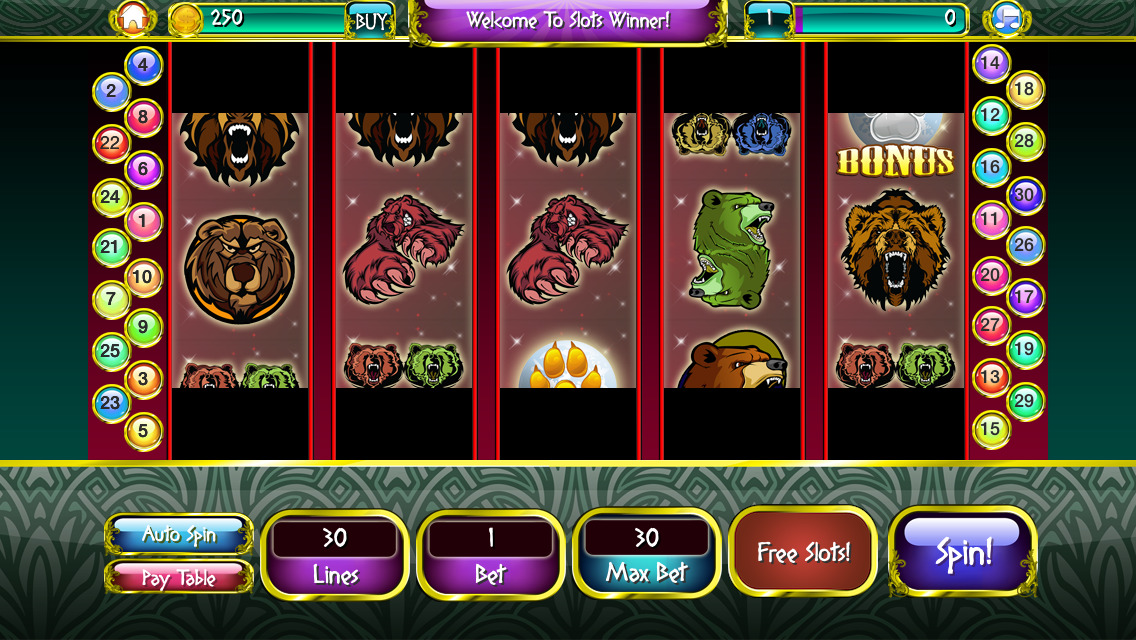This screenshot has height=640, width=1136.
Task: Choose payline 10 marker
Action: coord(144,276)
